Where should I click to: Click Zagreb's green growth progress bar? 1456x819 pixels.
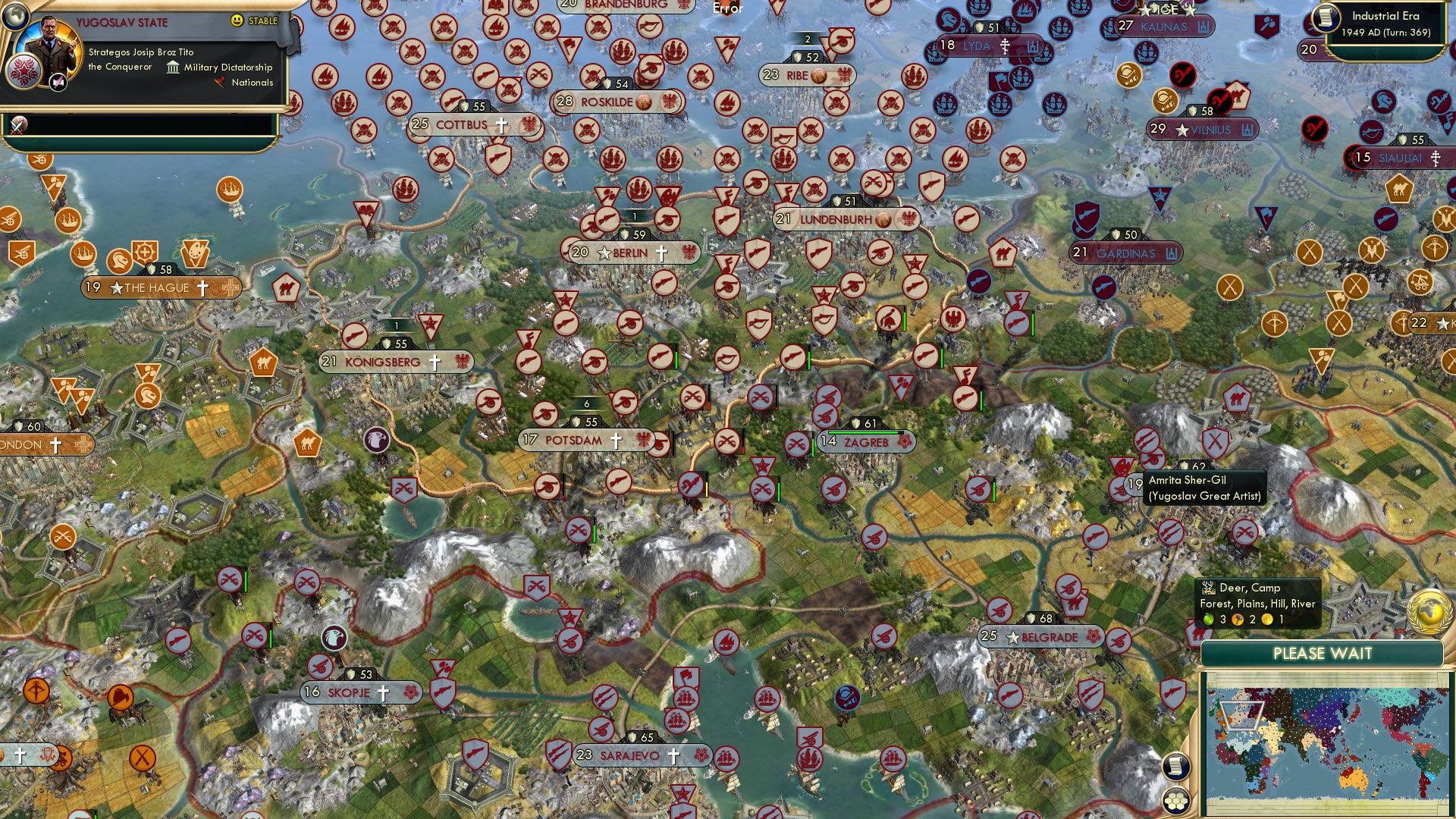(x=864, y=432)
